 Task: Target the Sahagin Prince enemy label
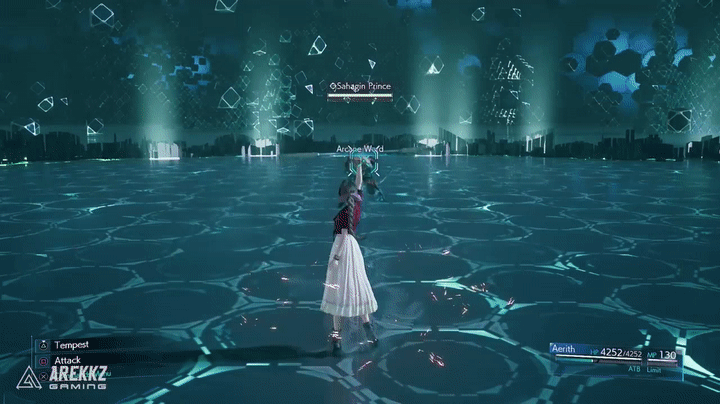361,88
